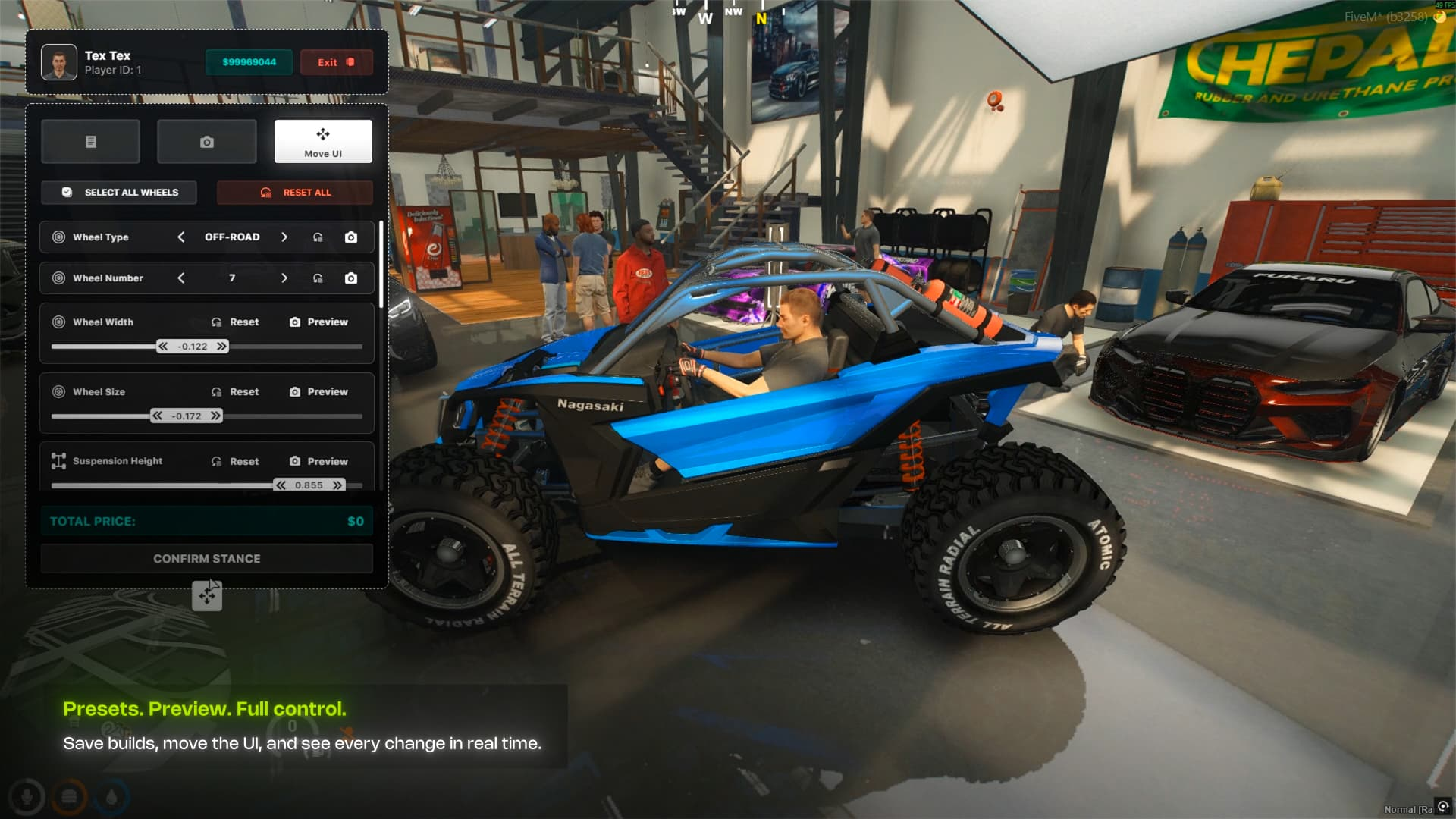Click the left chevron to decrease Wheel Number

tap(182, 278)
